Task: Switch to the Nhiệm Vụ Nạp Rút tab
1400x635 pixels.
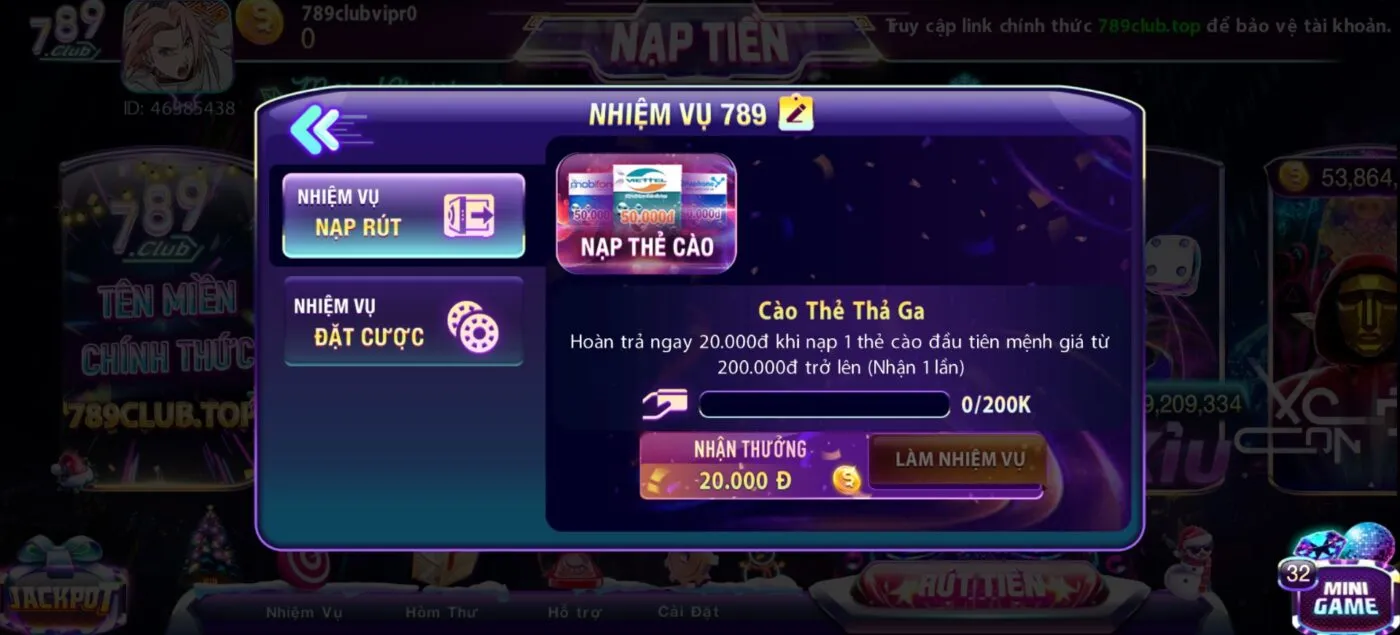Action: tap(403, 215)
